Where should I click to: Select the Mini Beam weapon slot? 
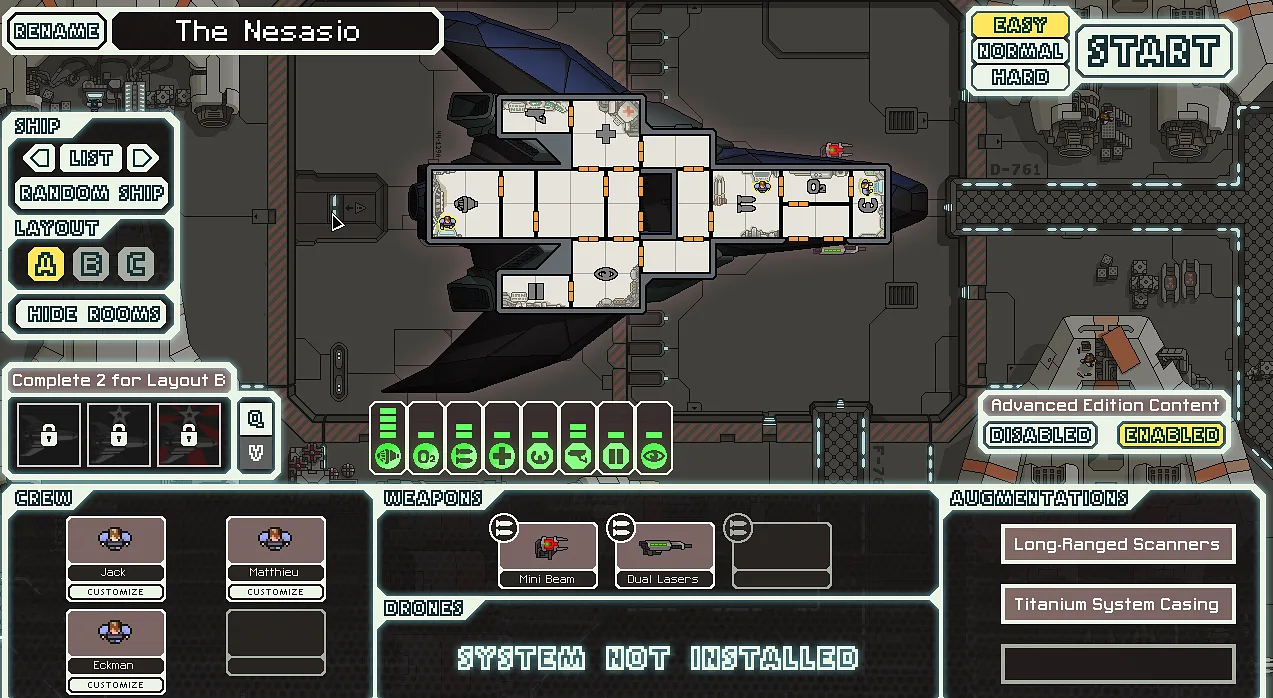(547, 554)
